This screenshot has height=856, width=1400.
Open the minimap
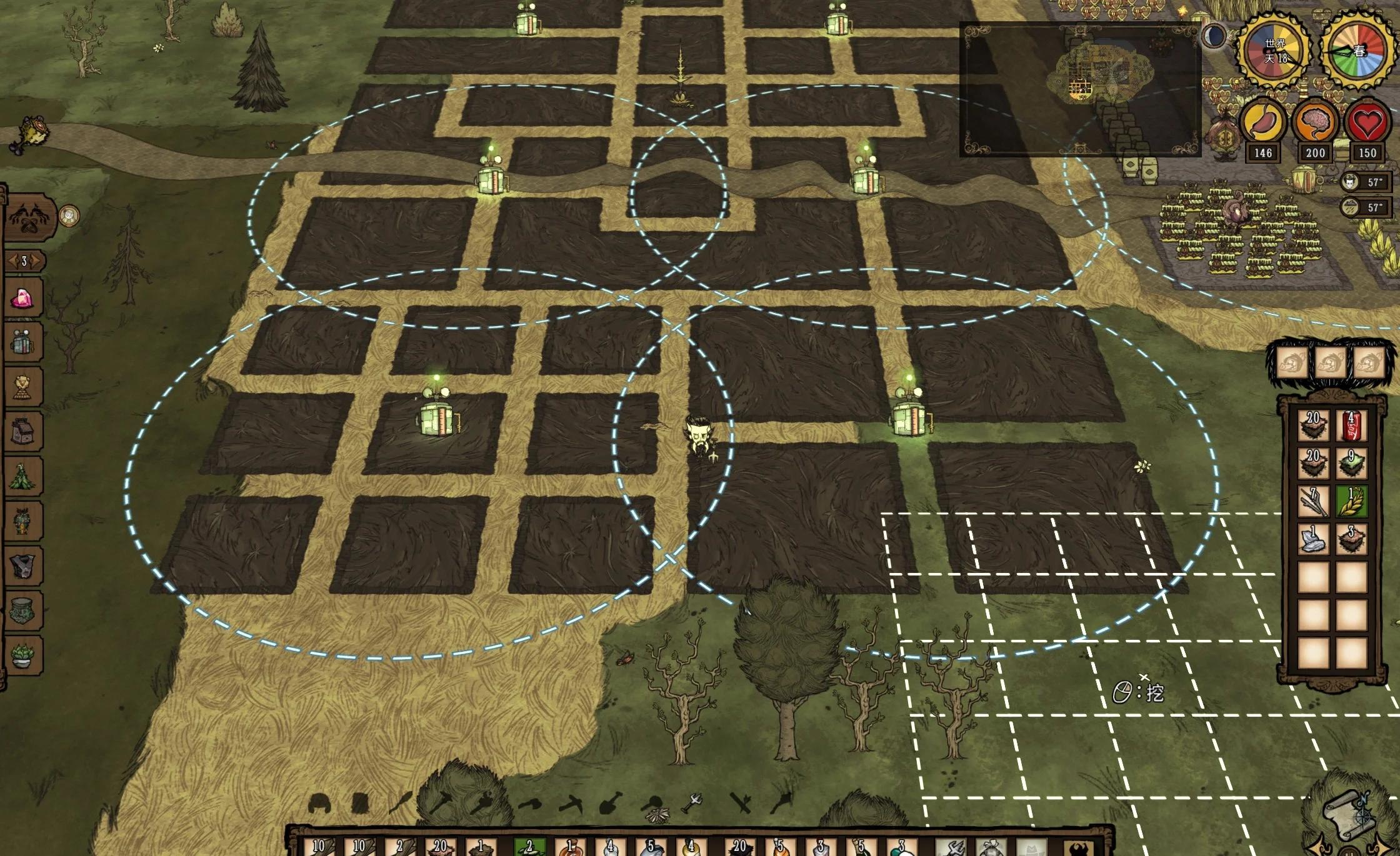1079,89
